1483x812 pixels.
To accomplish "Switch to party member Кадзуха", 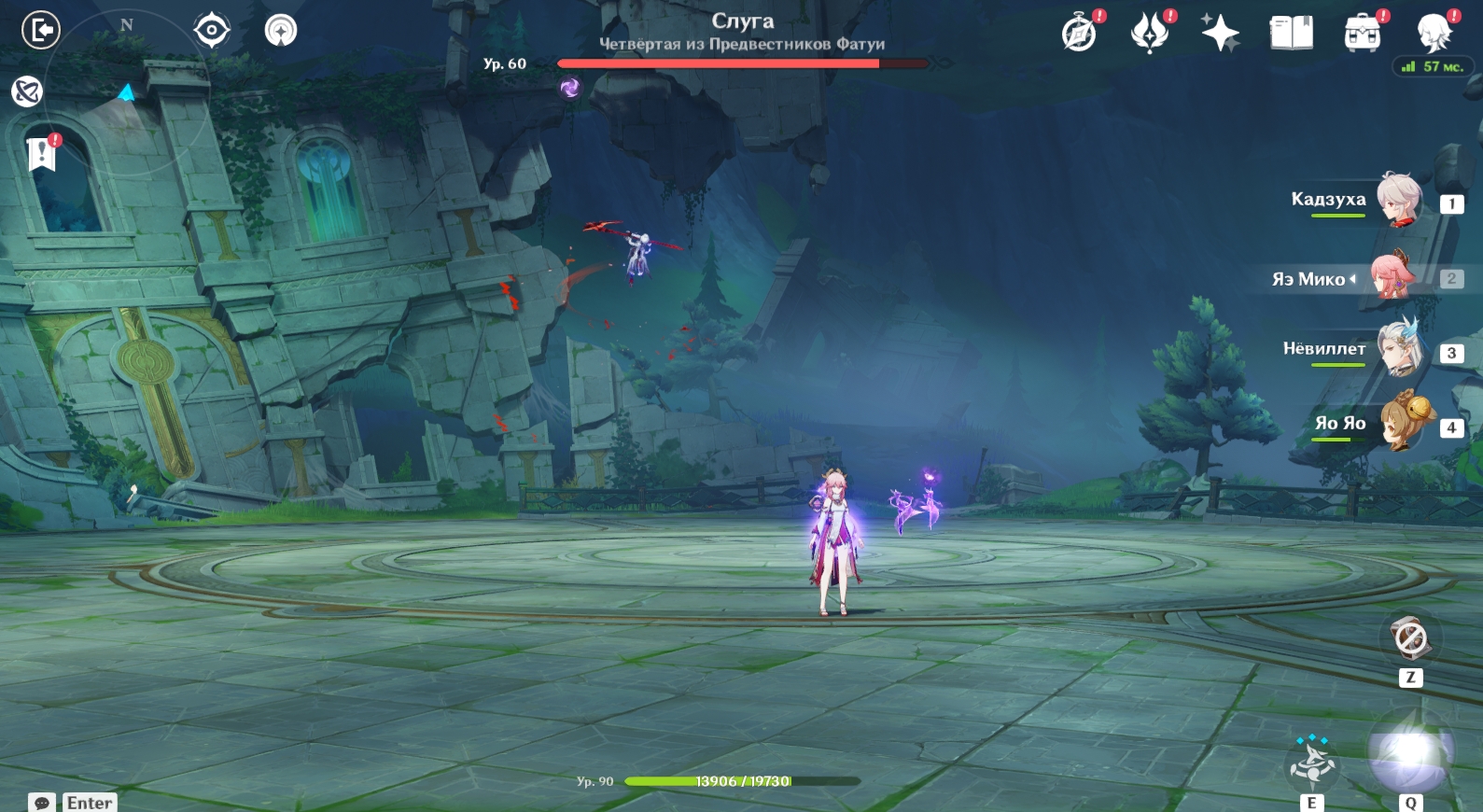I will 1397,200.
